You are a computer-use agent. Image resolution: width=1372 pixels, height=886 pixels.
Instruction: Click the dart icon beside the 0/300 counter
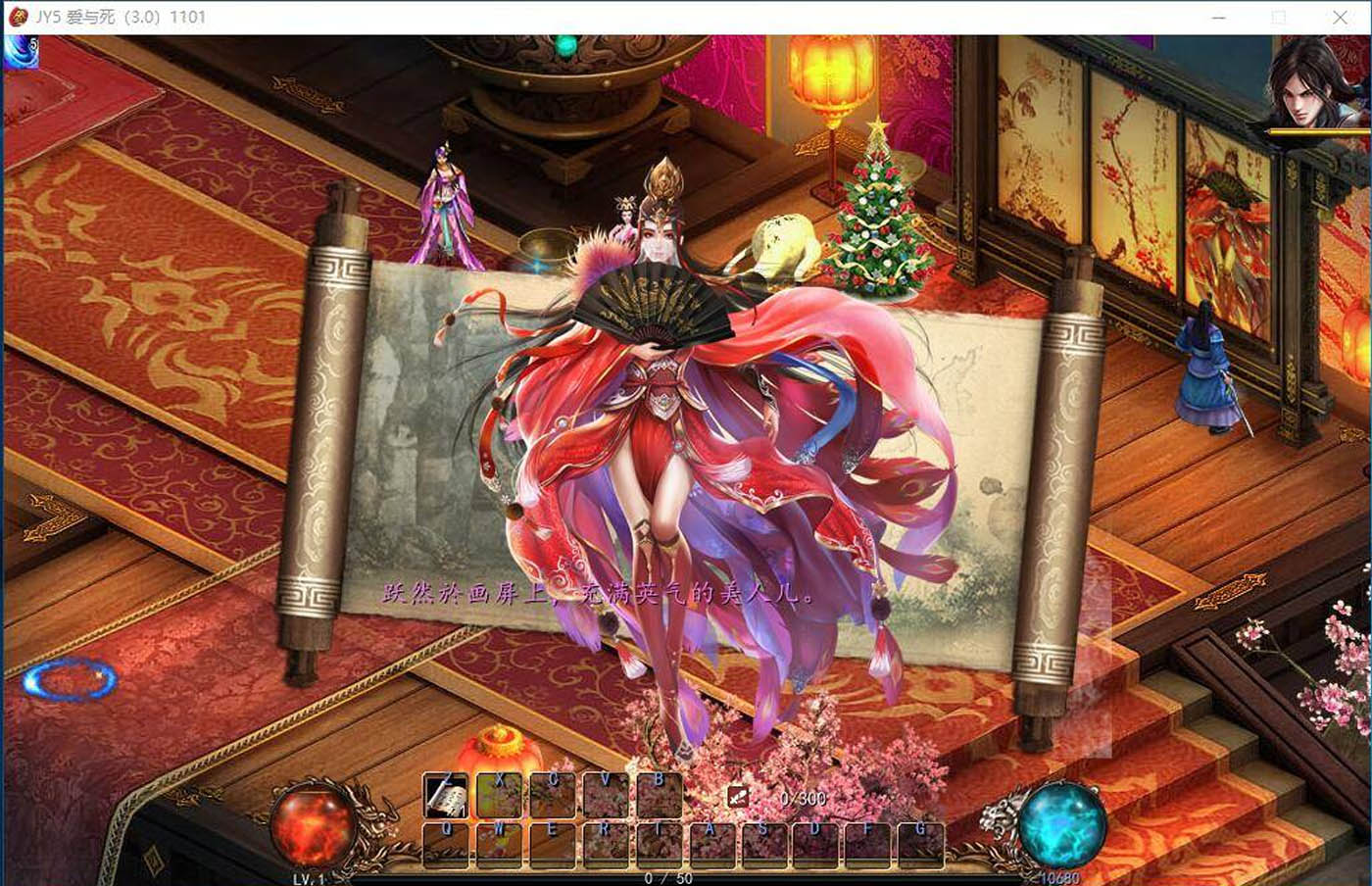(737, 798)
